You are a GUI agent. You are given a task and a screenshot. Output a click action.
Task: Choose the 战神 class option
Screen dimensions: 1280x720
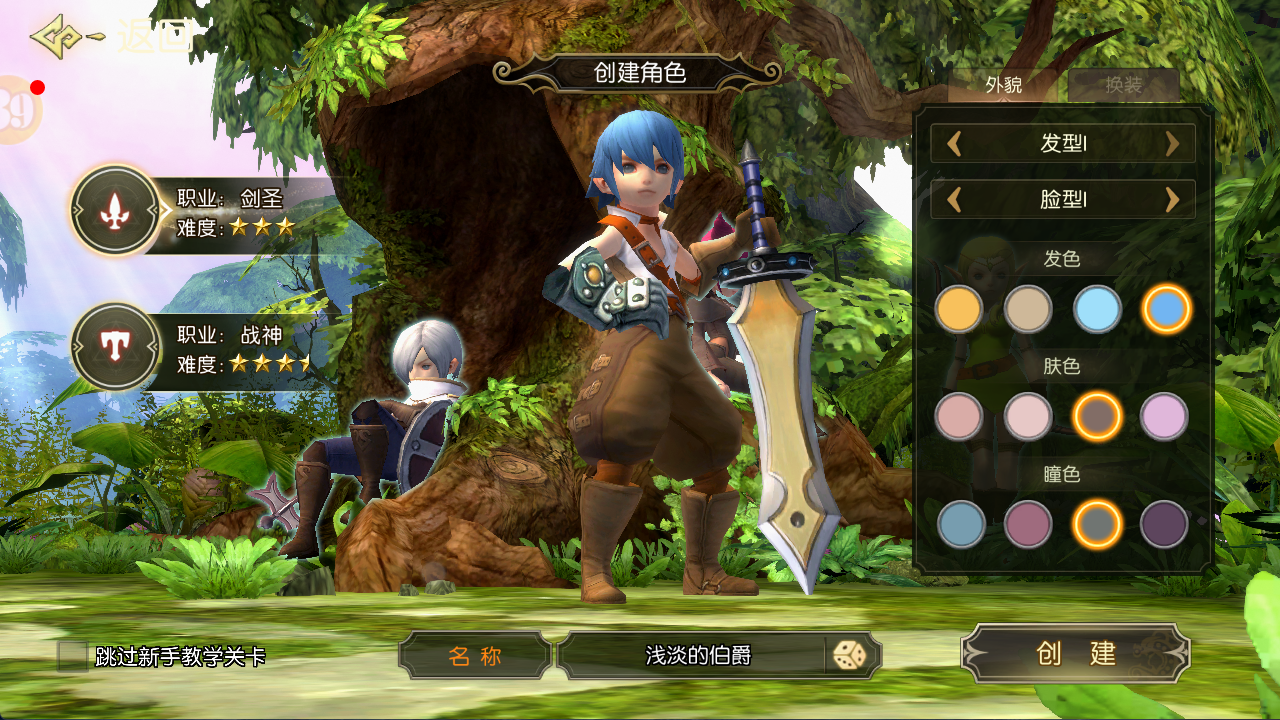click(x=117, y=348)
